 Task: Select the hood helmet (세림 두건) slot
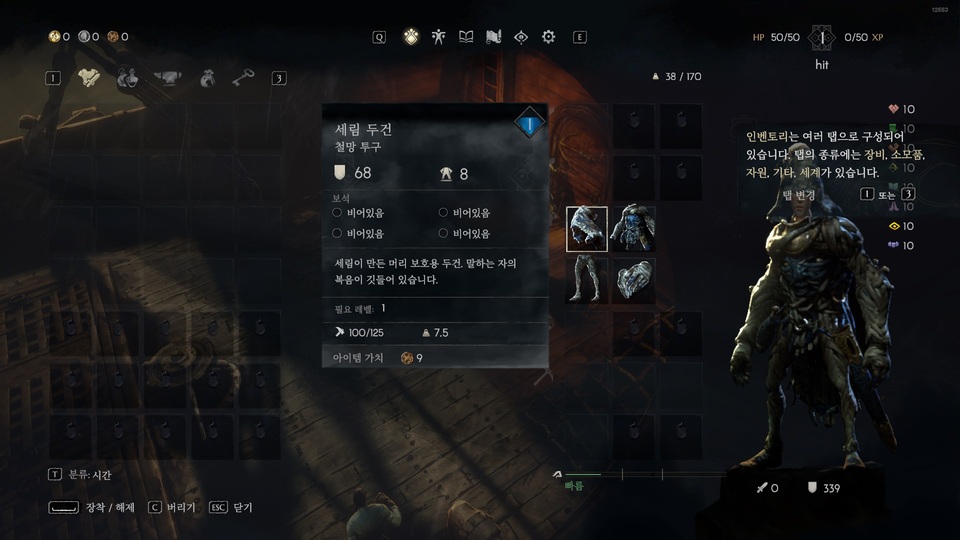point(587,229)
